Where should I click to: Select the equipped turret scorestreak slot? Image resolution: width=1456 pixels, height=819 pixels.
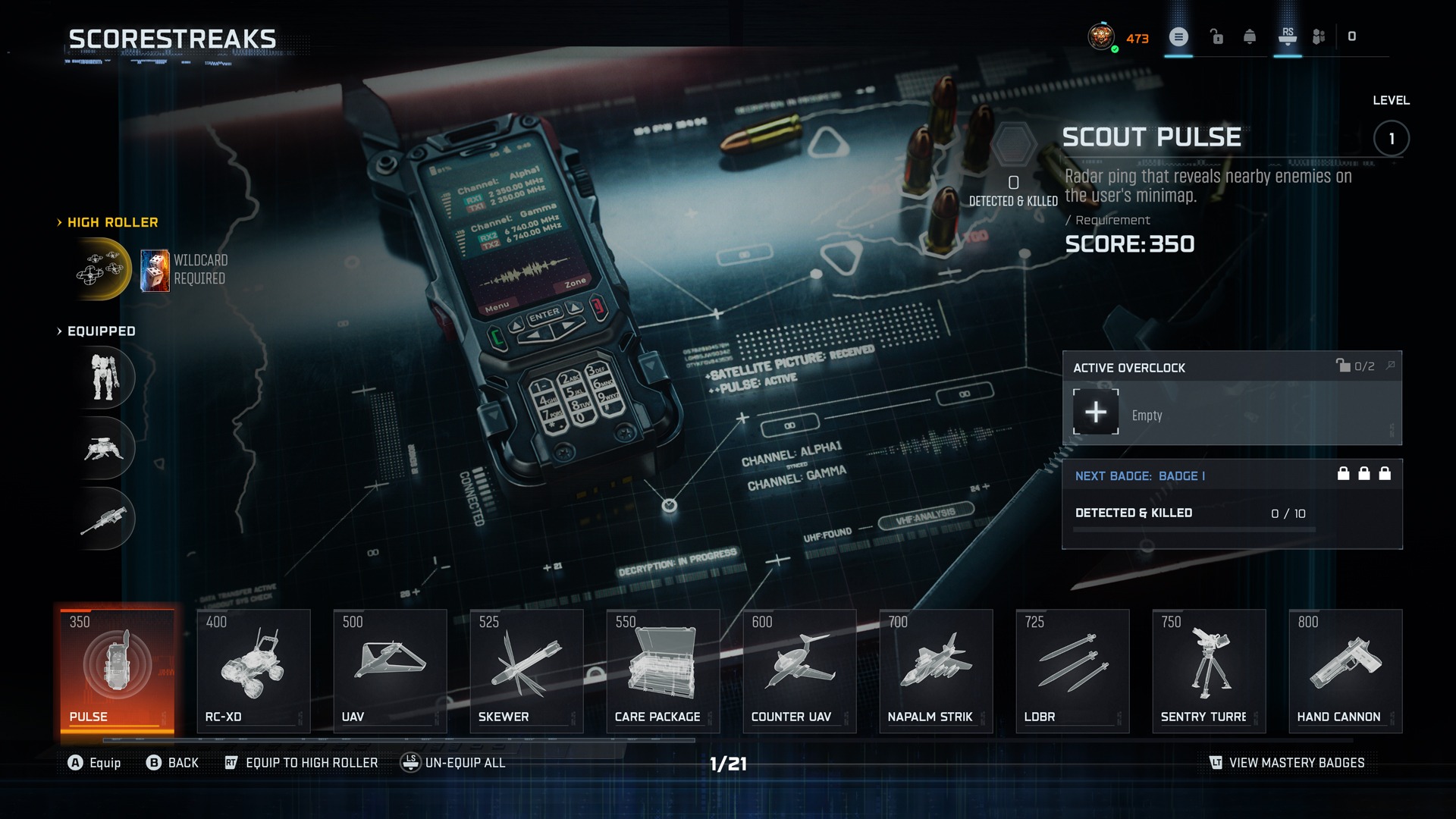click(105, 448)
